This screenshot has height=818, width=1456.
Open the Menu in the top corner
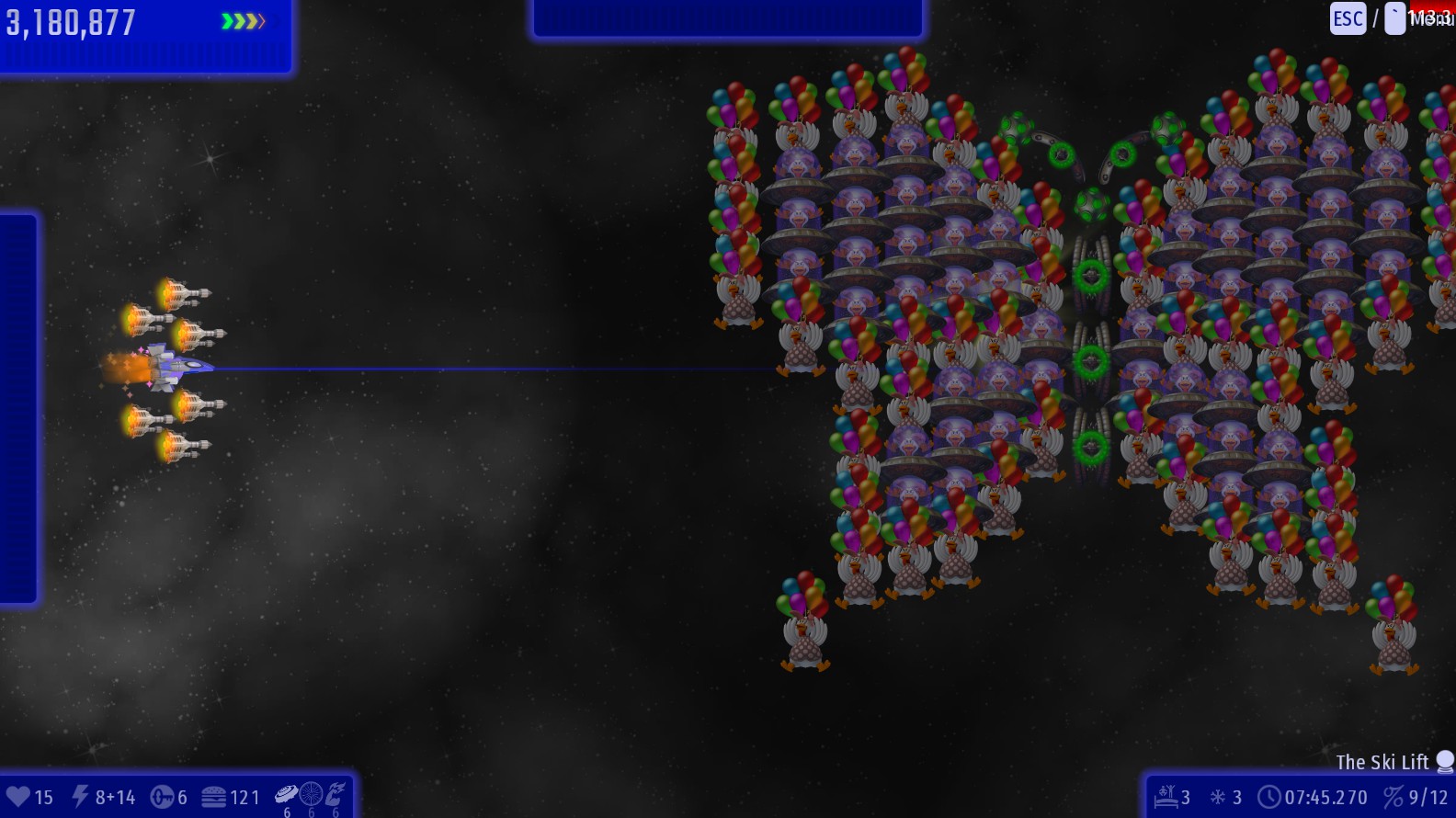tap(1430, 18)
